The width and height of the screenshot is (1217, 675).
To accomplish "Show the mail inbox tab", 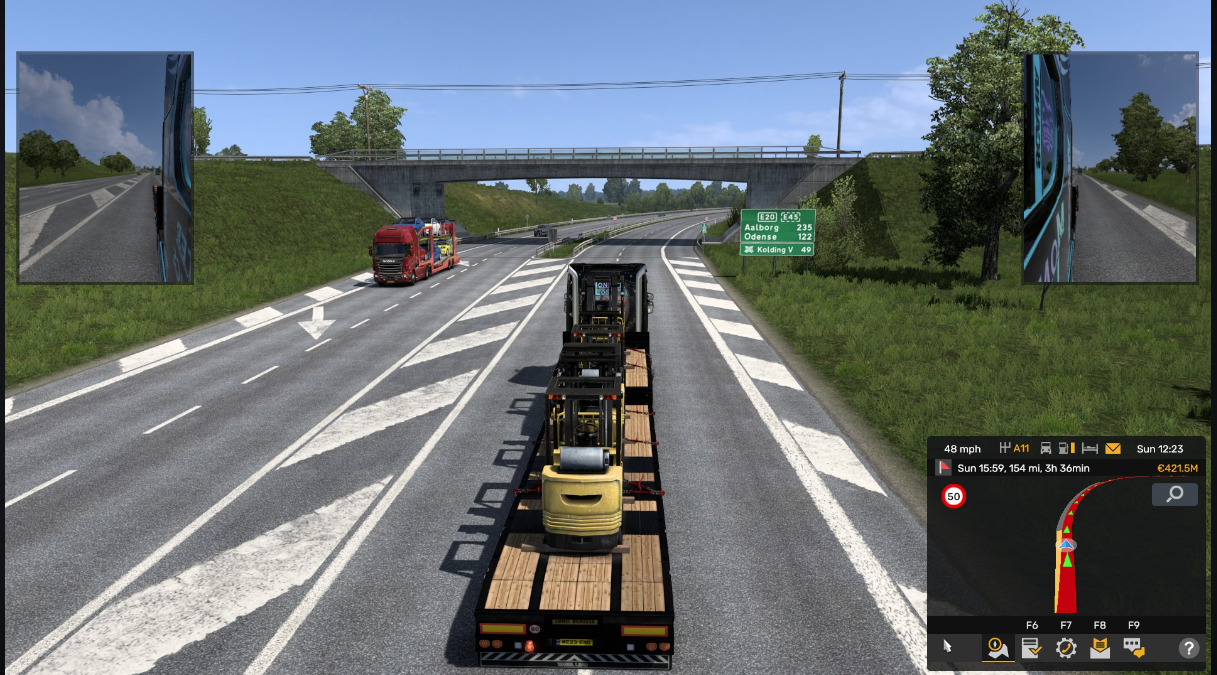I will pyautogui.click(x=1100, y=648).
